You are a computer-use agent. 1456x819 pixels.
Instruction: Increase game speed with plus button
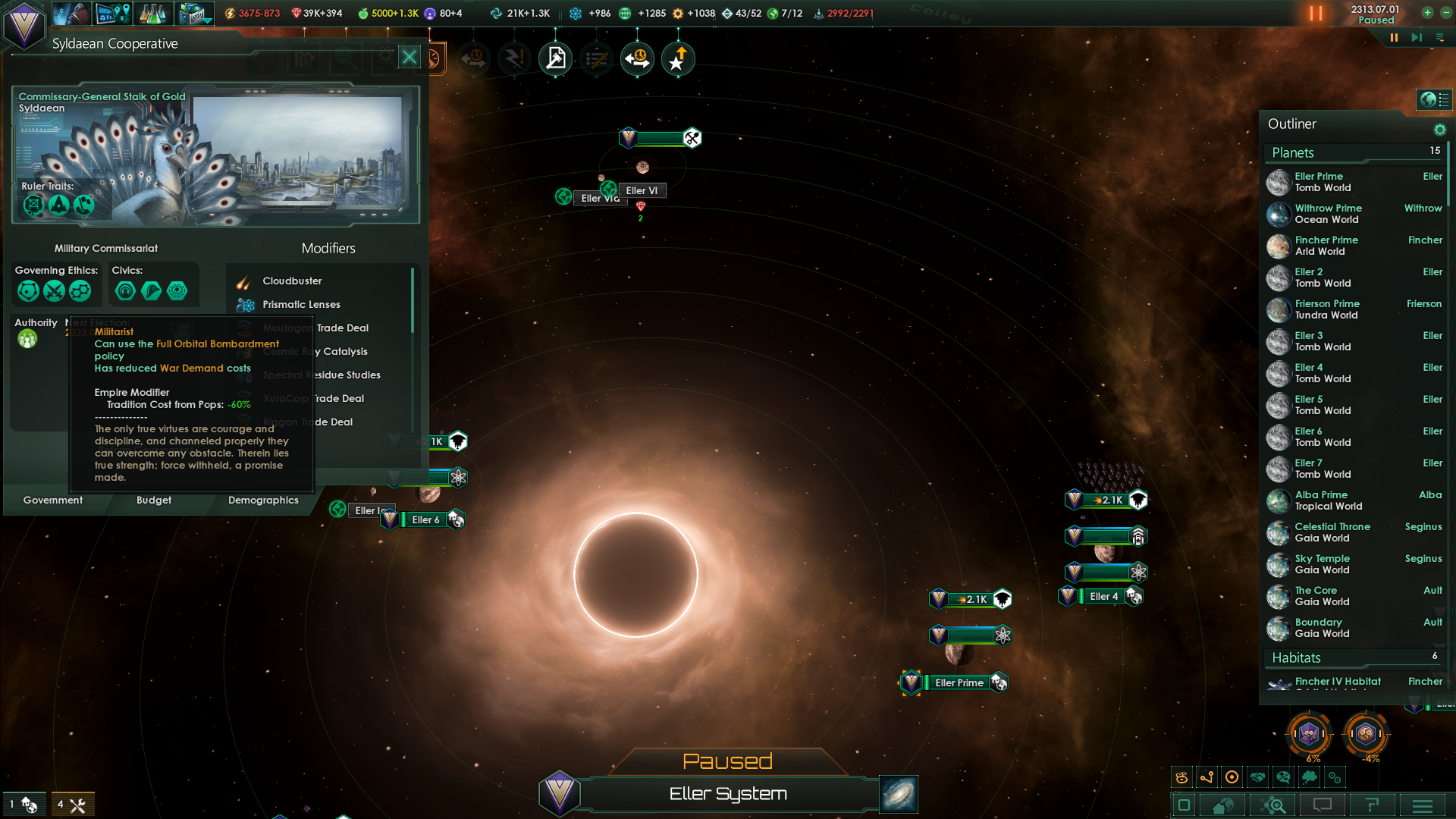point(1427,13)
